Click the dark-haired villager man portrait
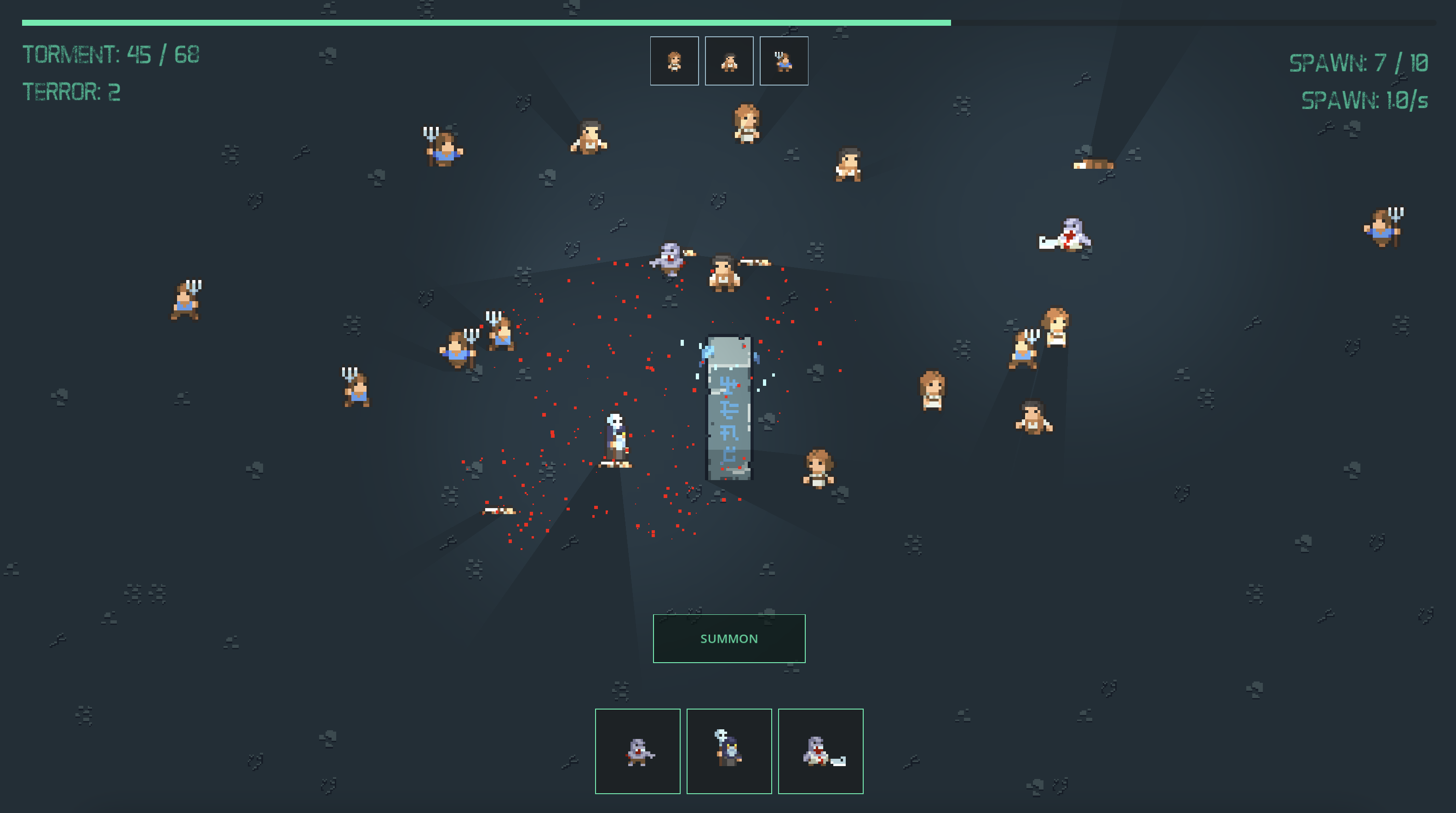This screenshot has height=813, width=1456. tap(729, 61)
